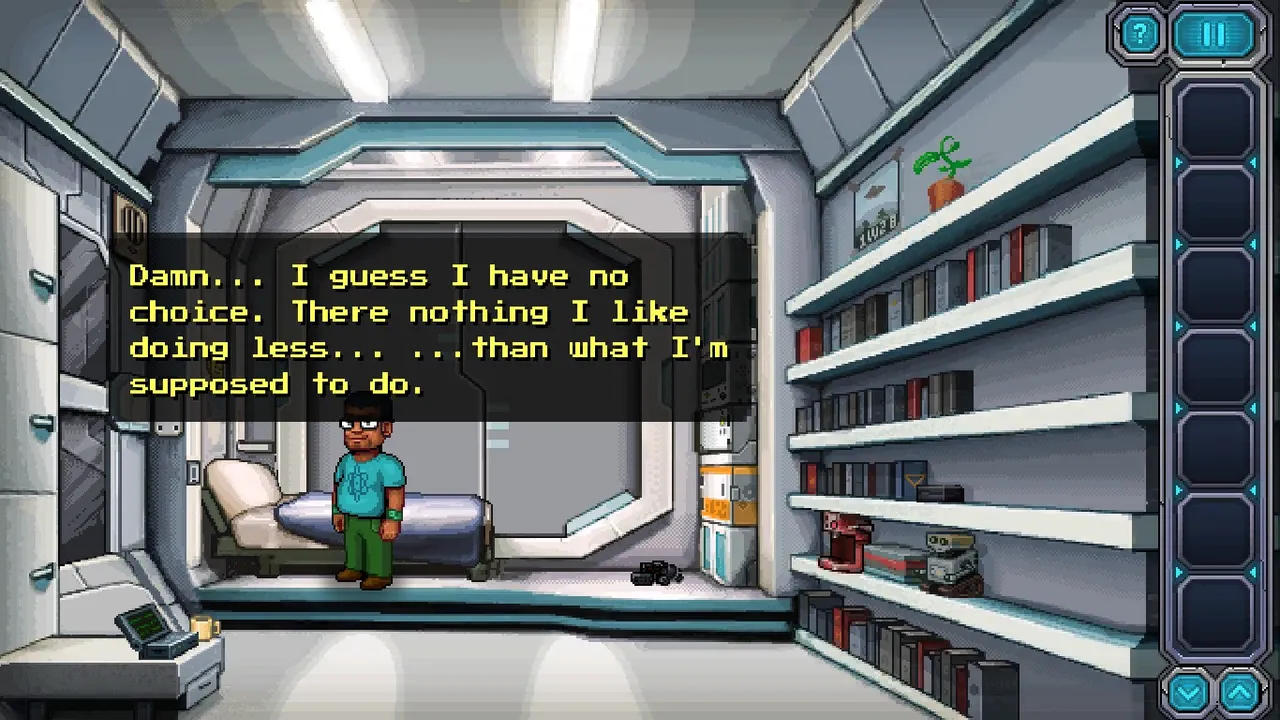Image resolution: width=1280 pixels, height=720 pixels.
Task: Open the question mark help button
Action: click(1139, 35)
